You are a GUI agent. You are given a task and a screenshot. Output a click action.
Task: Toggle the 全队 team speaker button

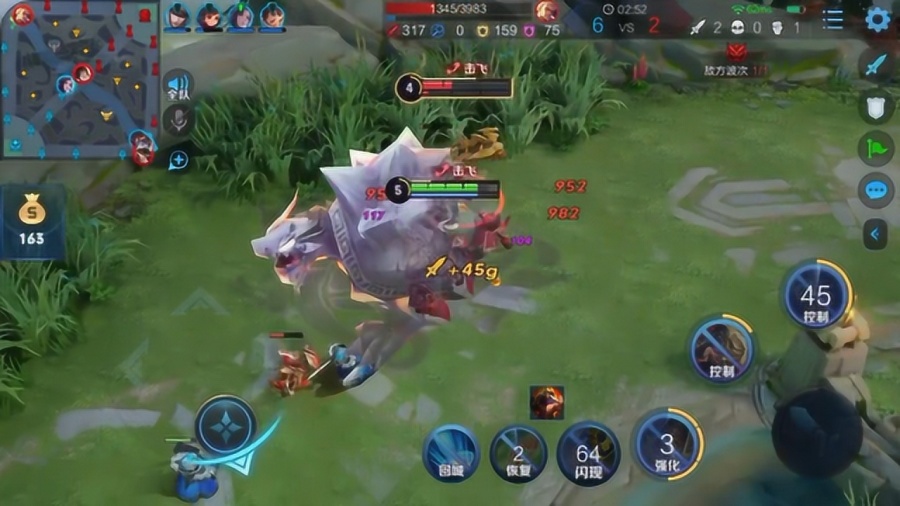178,86
